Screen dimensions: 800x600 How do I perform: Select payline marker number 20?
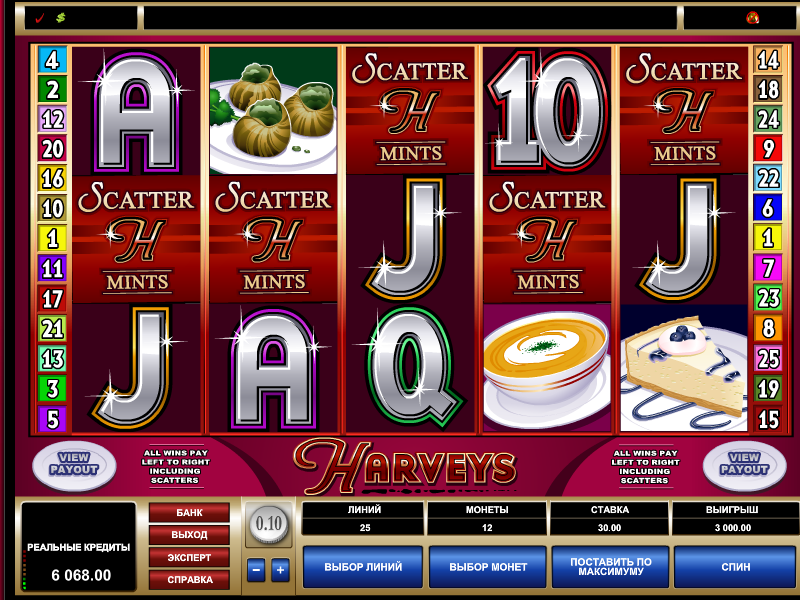click(52, 149)
